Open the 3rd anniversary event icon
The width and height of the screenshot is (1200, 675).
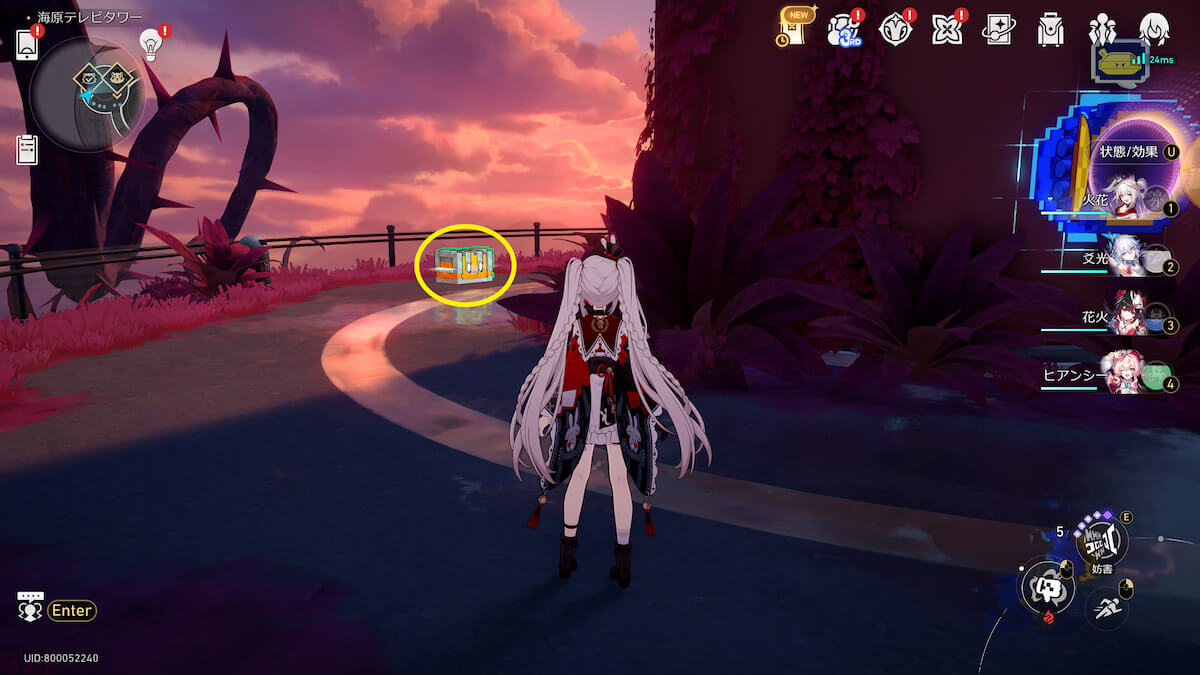pos(842,31)
